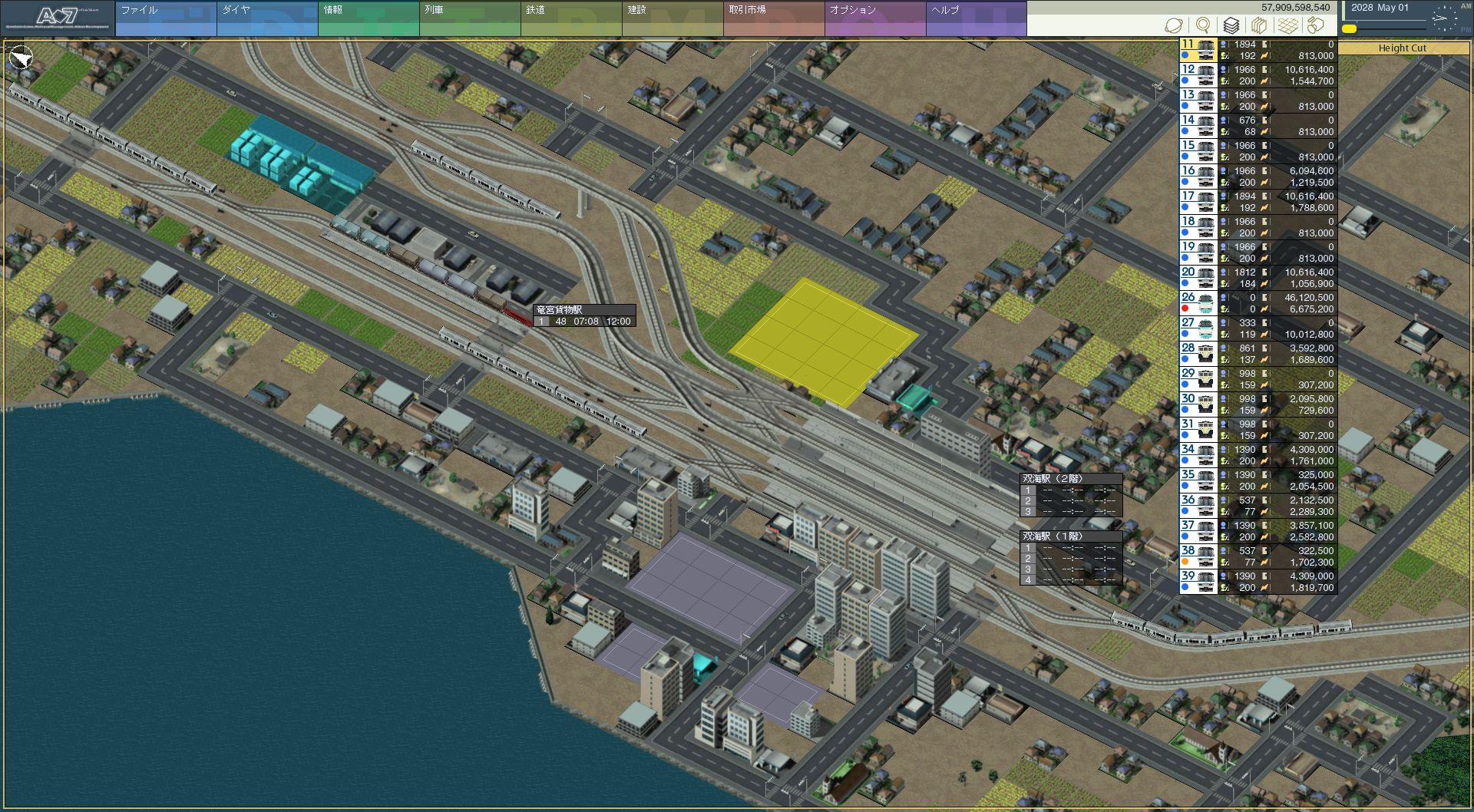The height and width of the screenshot is (812, 1474).
Task: Open the ファイル (File) menu
Action: tap(166, 18)
